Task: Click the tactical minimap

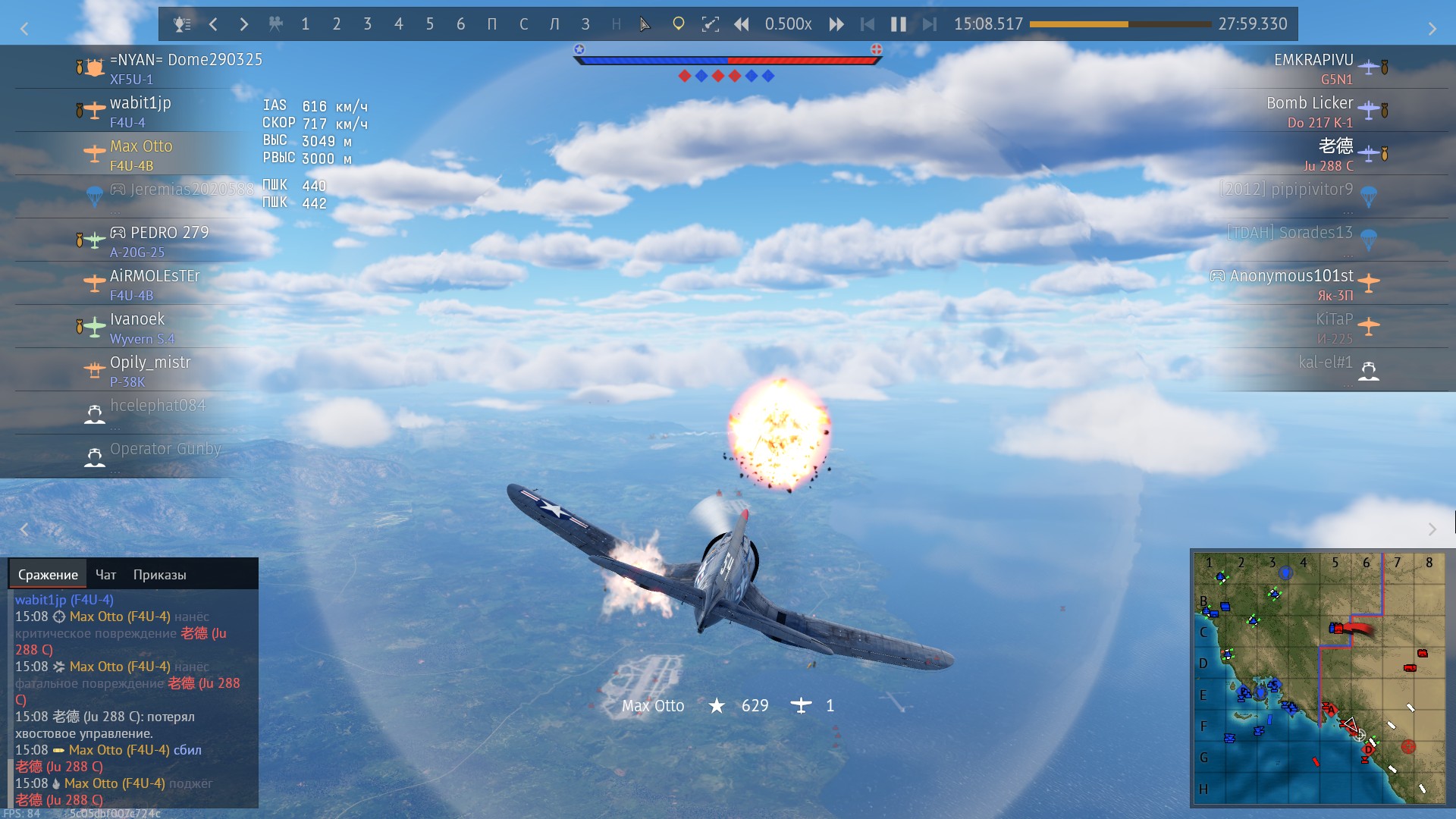Action: [1319, 677]
